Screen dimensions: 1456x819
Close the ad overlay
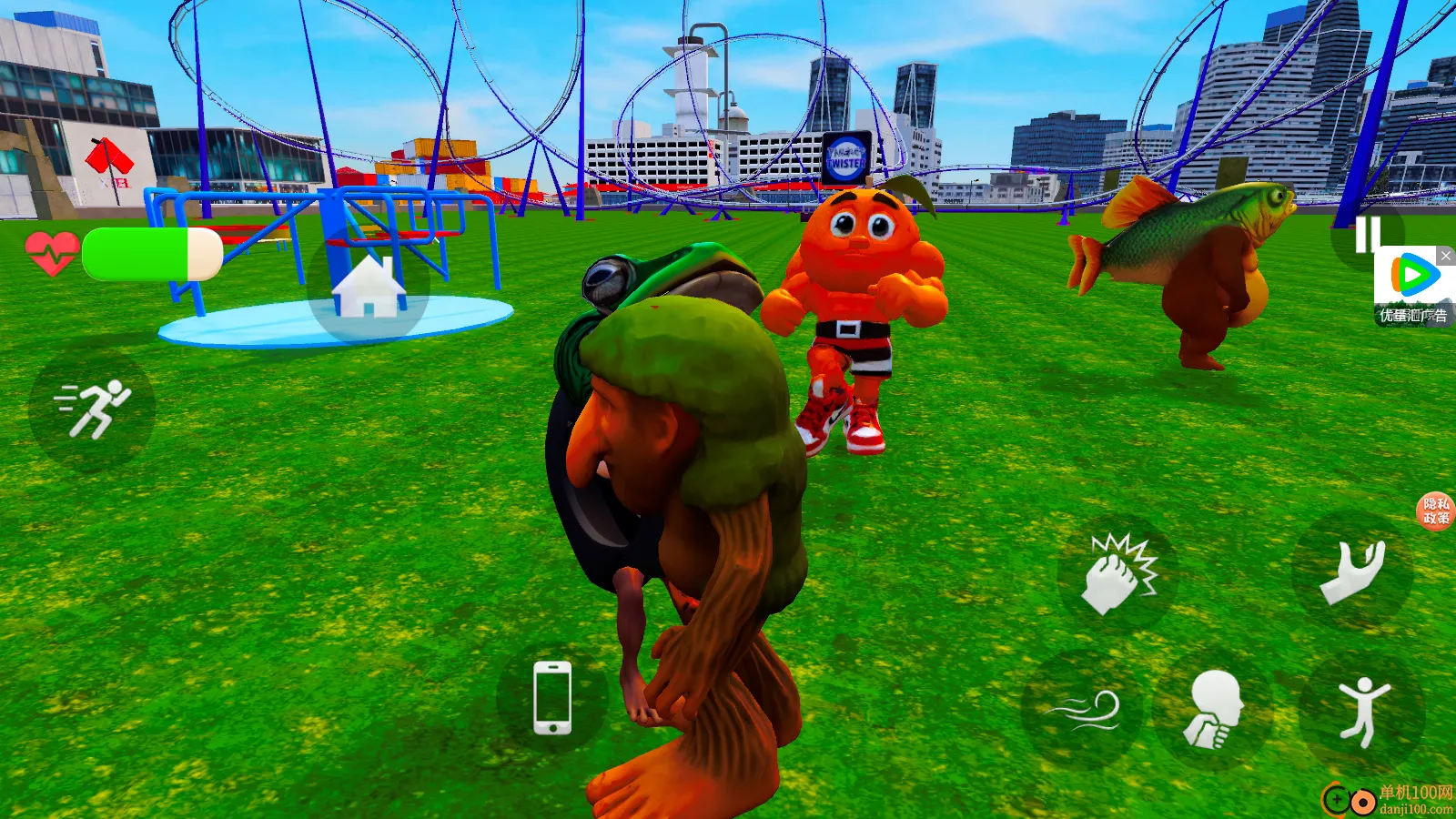[x=1445, y=256]
